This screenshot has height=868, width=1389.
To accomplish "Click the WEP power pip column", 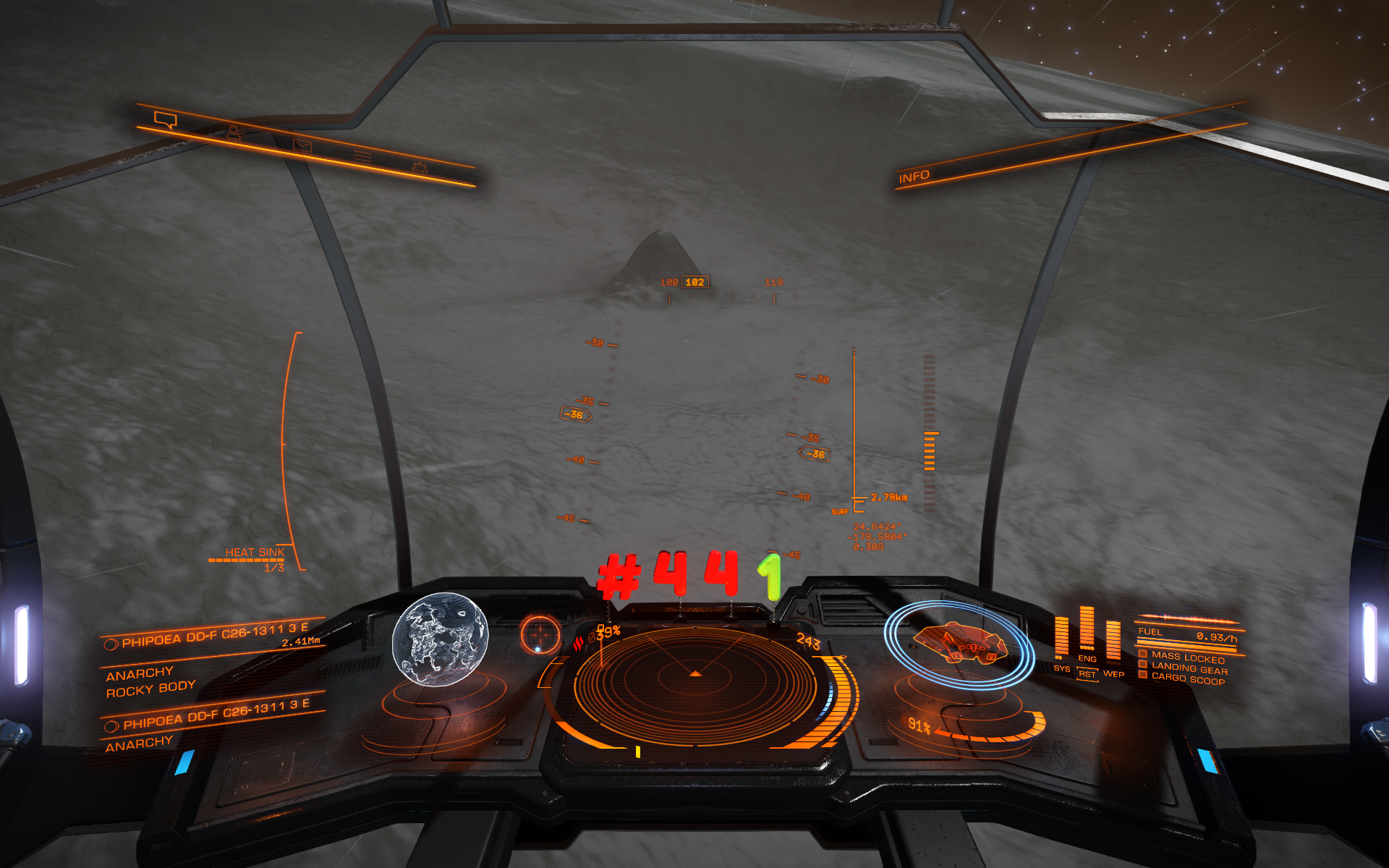I will (x=1113, y=642).
